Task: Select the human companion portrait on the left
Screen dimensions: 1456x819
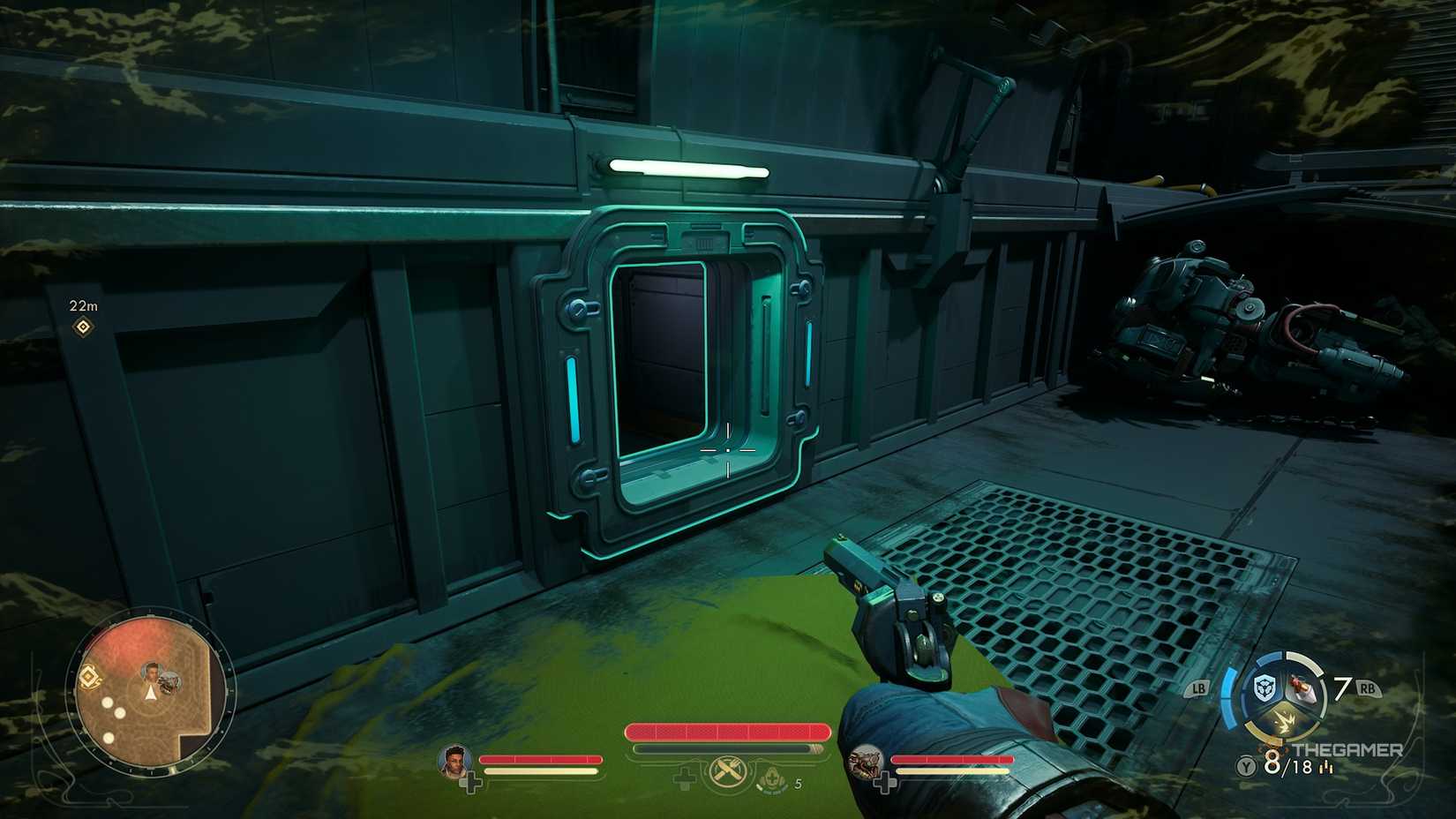Action: pyautogui.click(x=454, y=761)
